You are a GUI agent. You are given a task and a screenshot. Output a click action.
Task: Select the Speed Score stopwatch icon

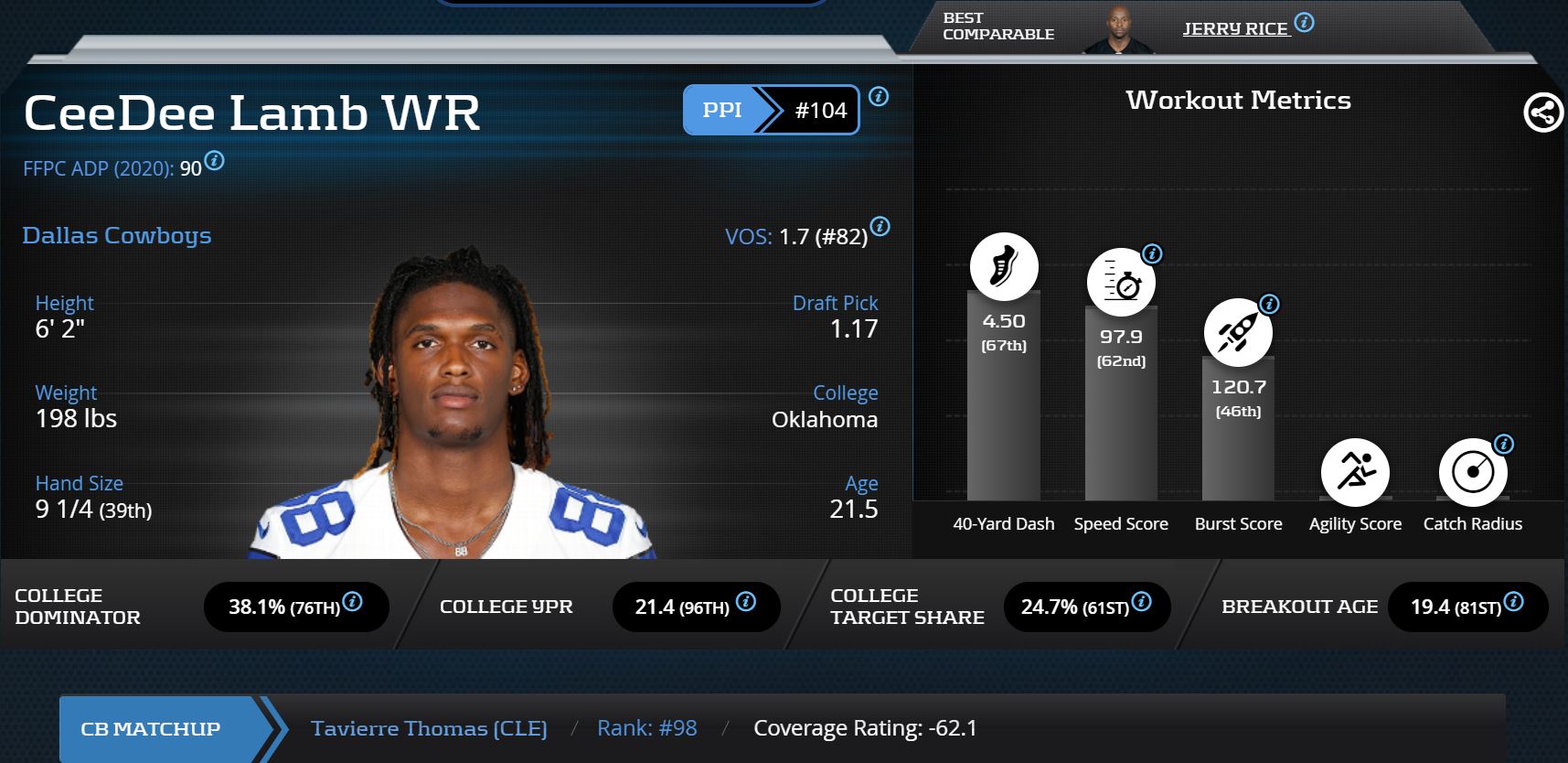tap(1120, 281)
